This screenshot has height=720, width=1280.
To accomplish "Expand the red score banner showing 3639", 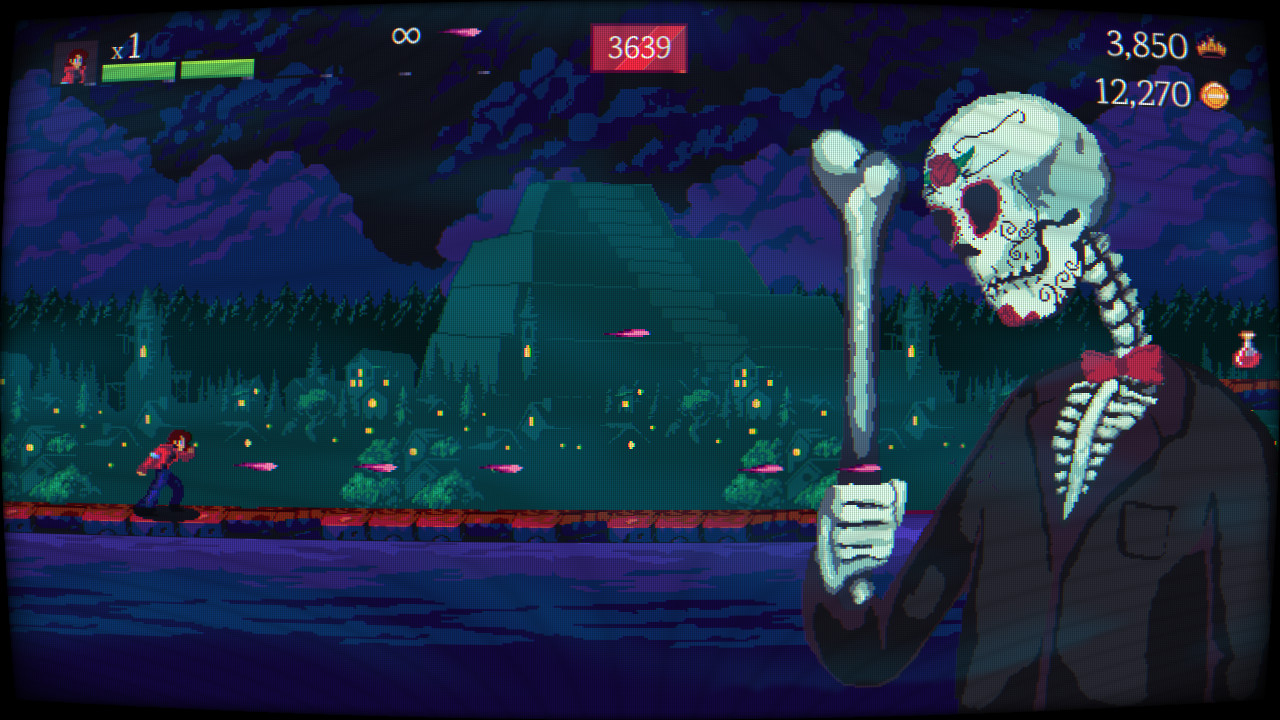I will [x=639, y=46].
